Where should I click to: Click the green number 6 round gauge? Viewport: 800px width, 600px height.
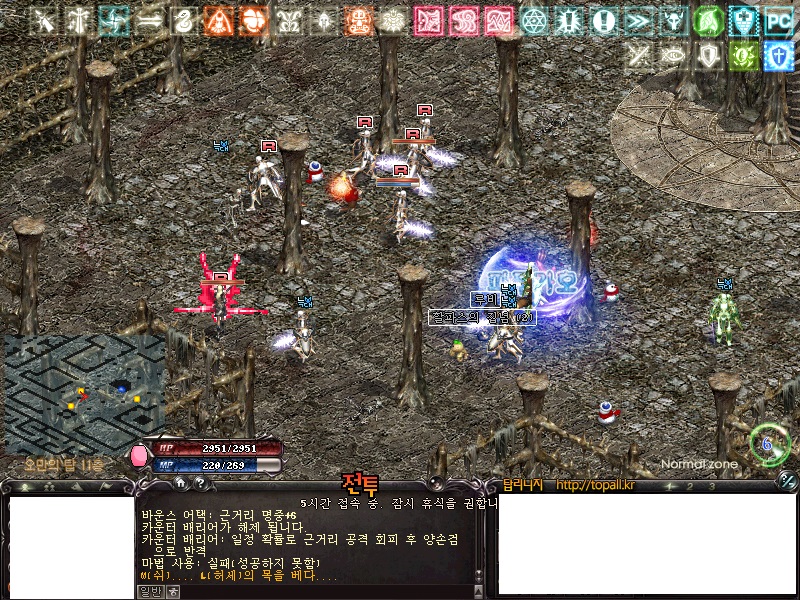[x=769, y=443]
